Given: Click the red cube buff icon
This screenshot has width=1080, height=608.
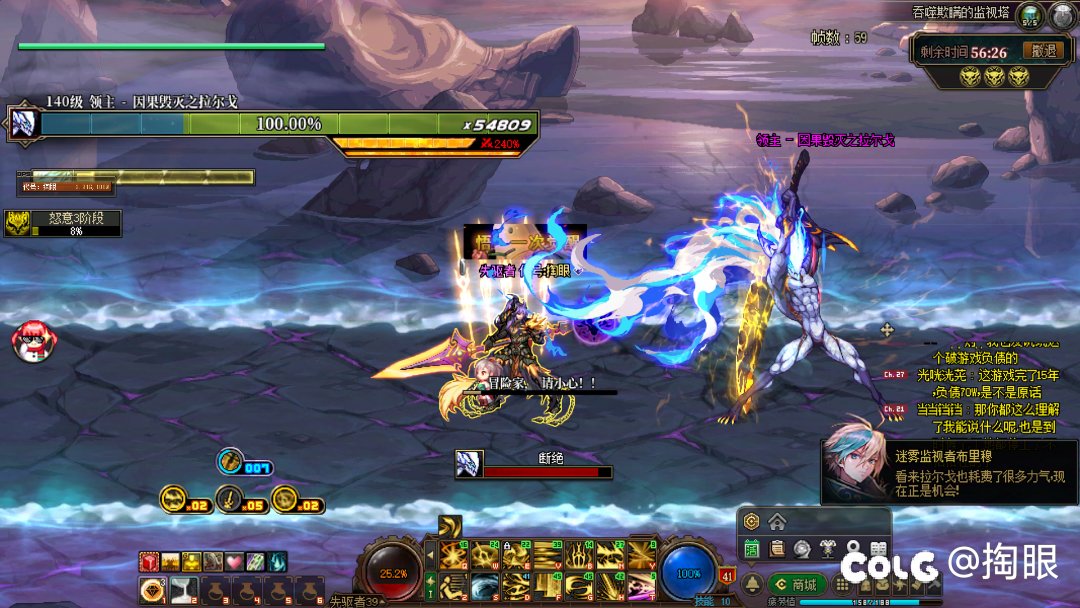Looking at the screenshot, I should click(148, 562).
